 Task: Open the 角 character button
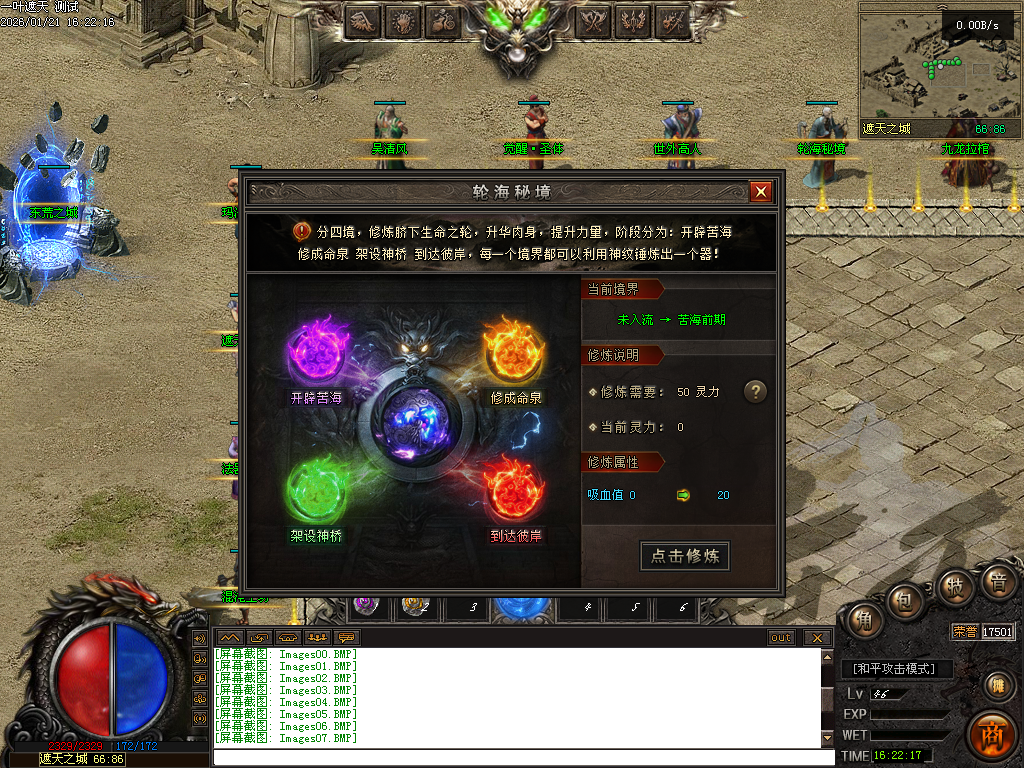[x=863, y=619]
